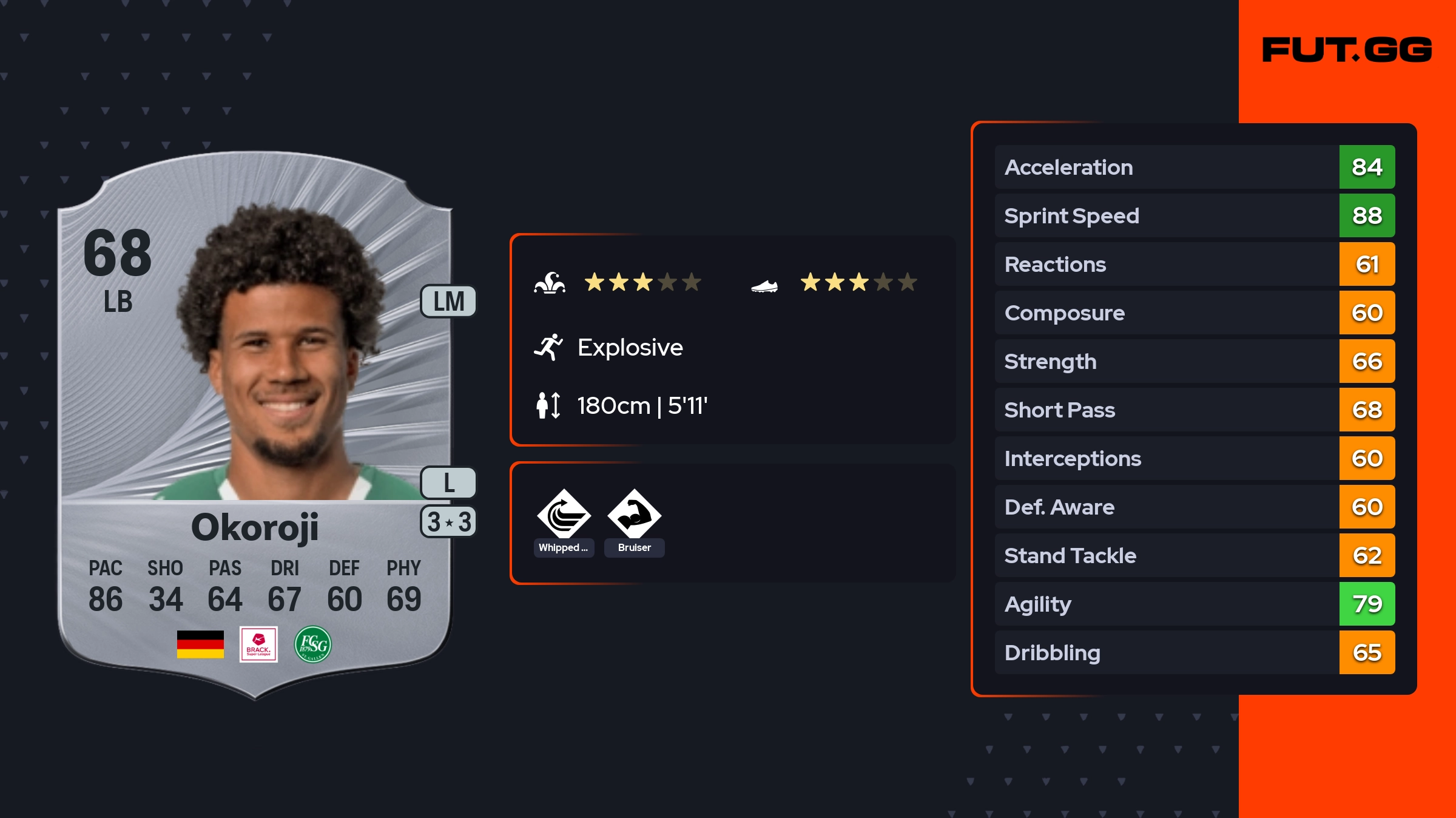1456x818 pixels.
Task: Click the Bruiser playstyle icon
Action: [634, 515]
